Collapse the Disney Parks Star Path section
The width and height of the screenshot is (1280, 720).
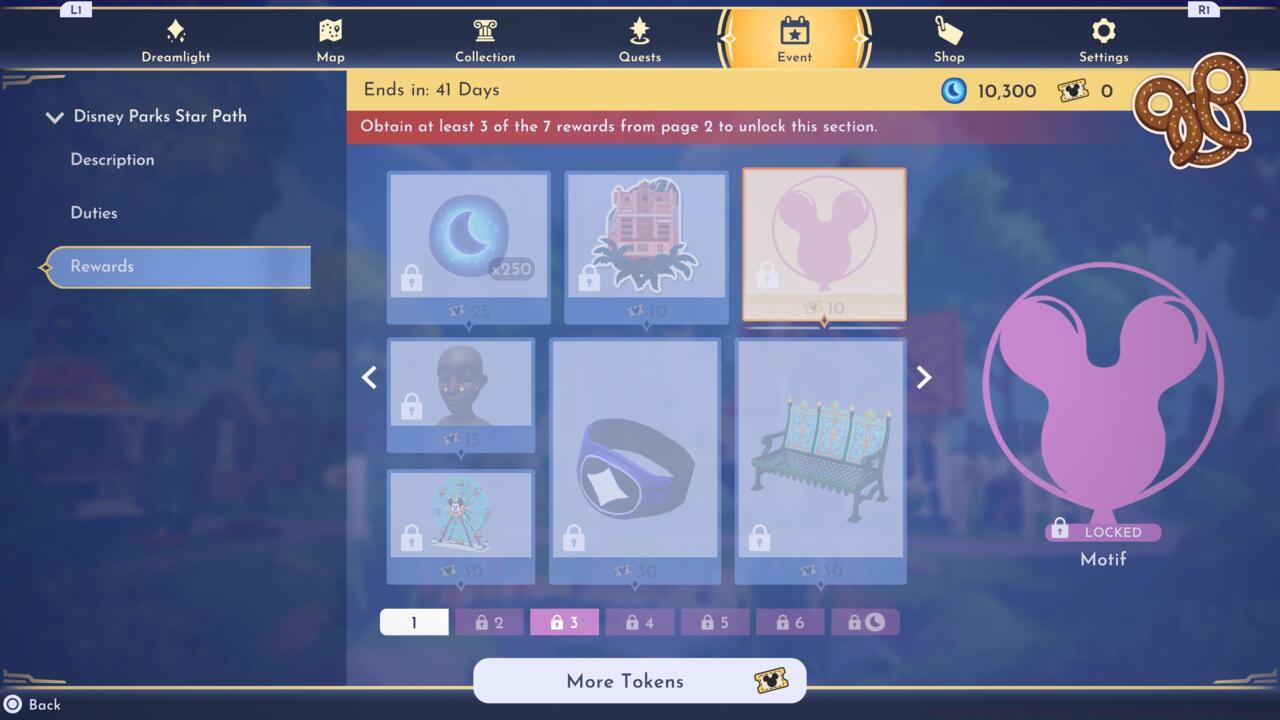coord(55,116)
